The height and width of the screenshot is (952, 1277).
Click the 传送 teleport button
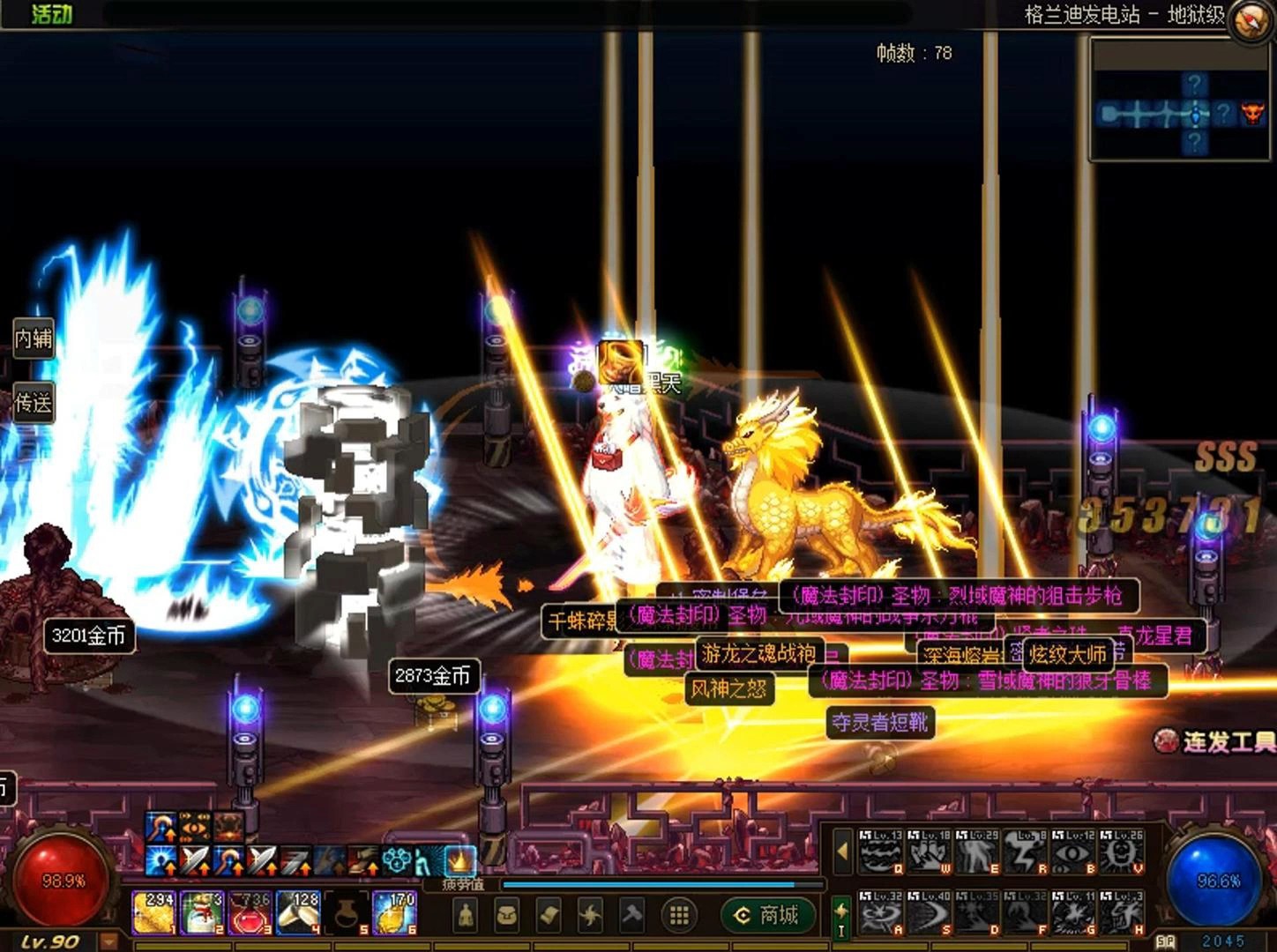[x=34, y=403]
